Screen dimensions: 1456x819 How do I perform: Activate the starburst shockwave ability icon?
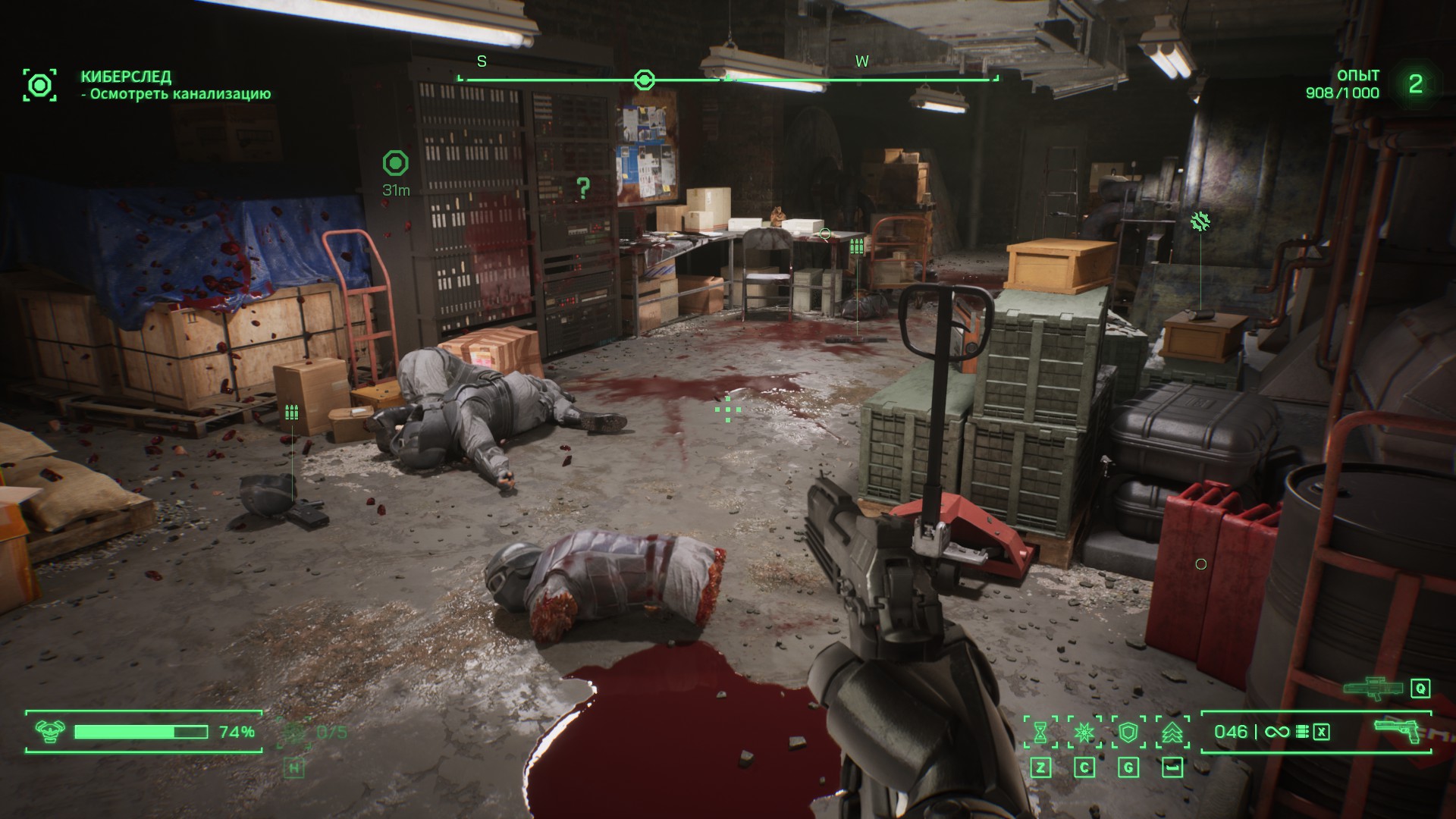click(x=1084, y=732)
